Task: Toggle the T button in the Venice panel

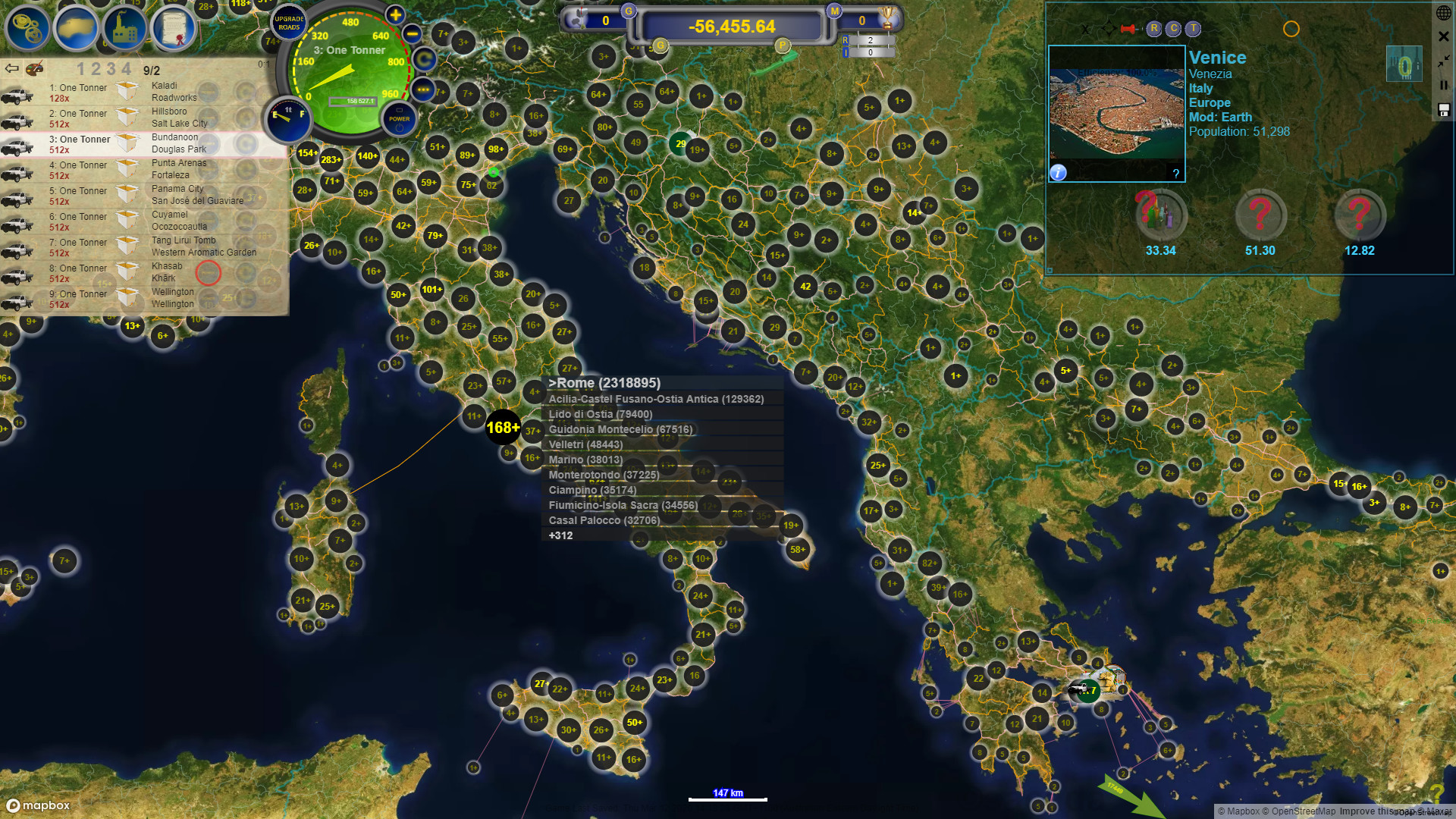Action: tap(1192, 28)
